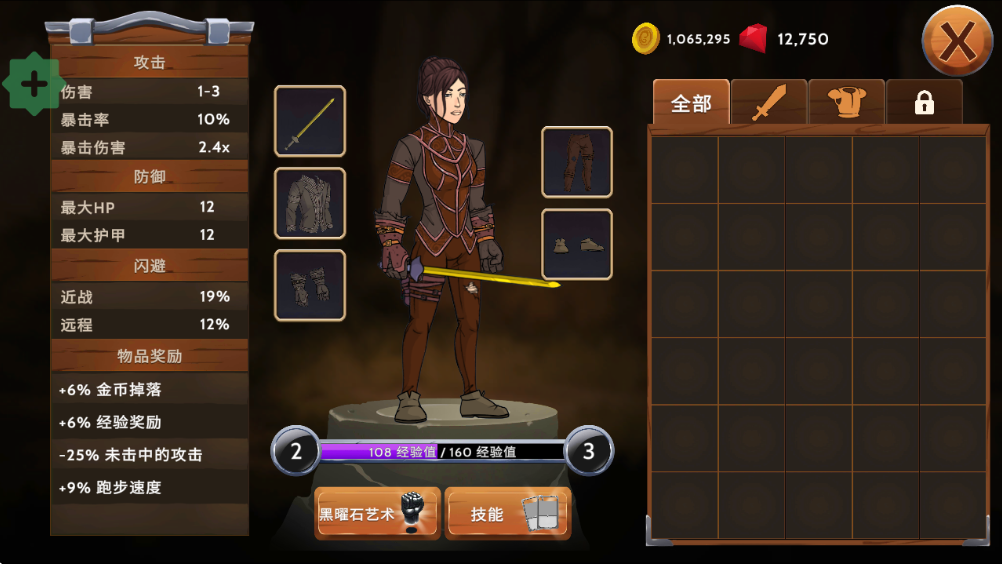Open the 技能 skills button
This screenshot has height=564, width=1002.
[506, 514]
